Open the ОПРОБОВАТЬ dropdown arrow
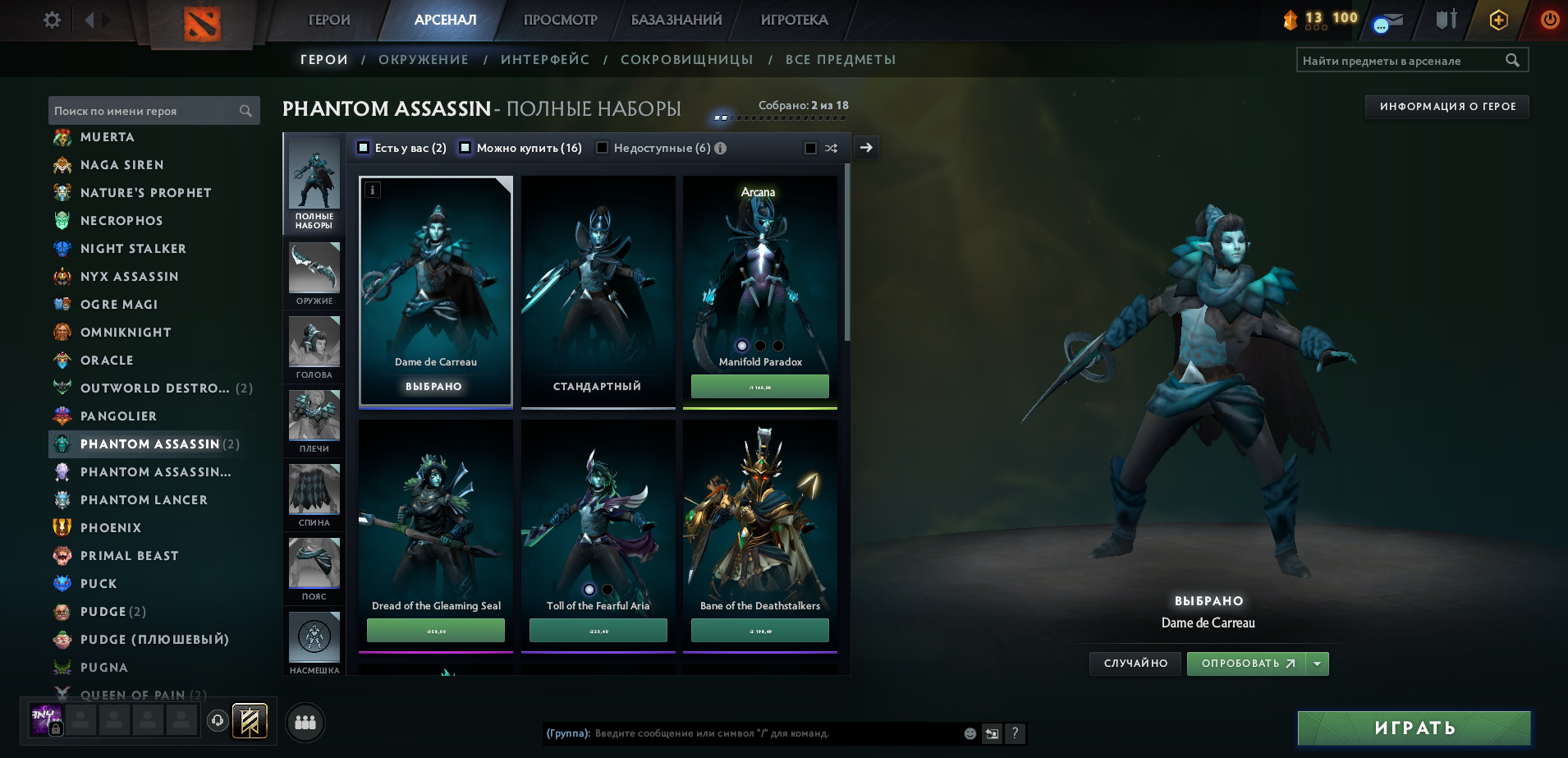Screen dimensions: 1568x758 [1317, 663]
